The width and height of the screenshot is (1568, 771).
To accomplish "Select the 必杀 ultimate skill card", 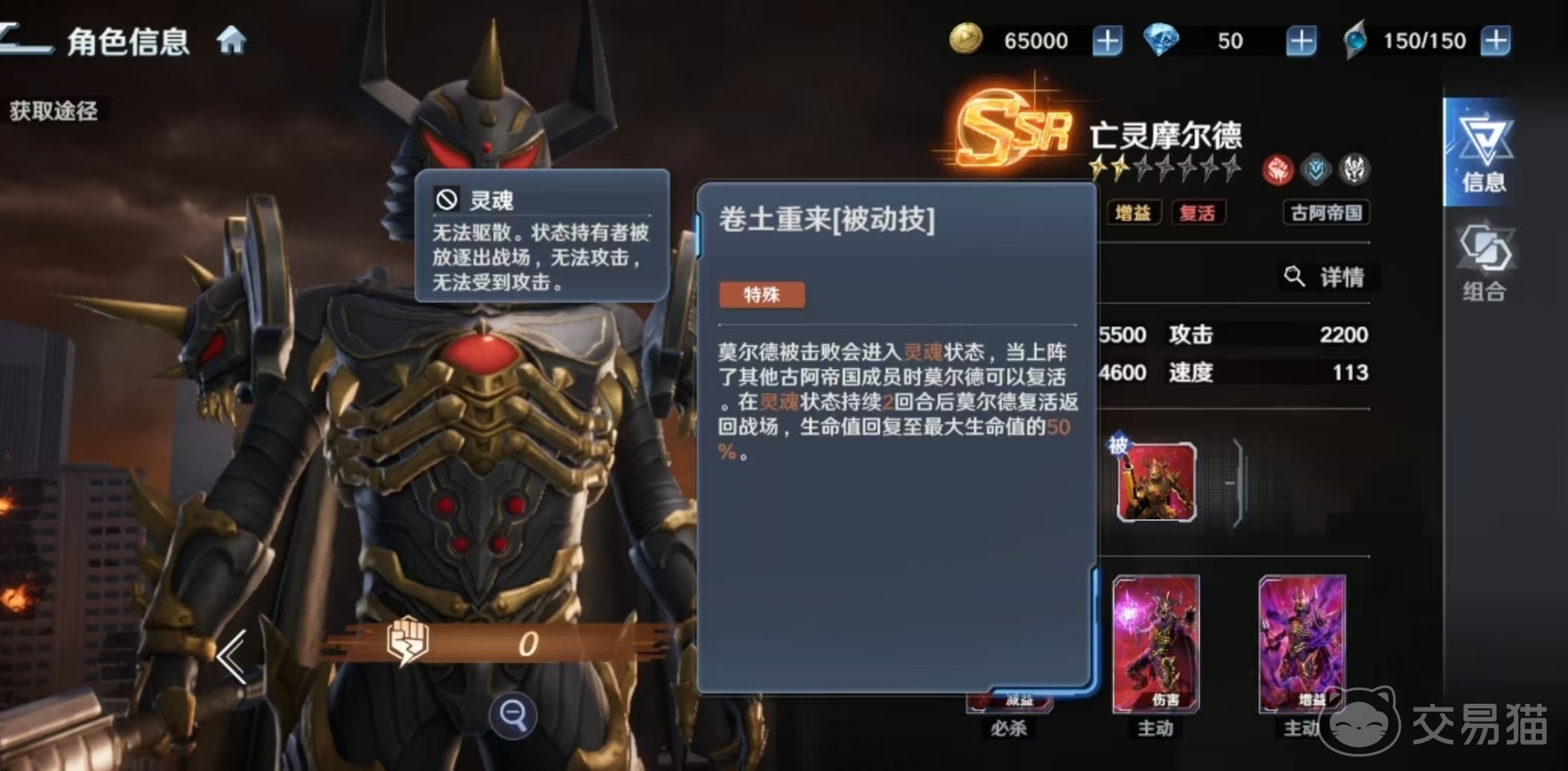I will 1009,707.
